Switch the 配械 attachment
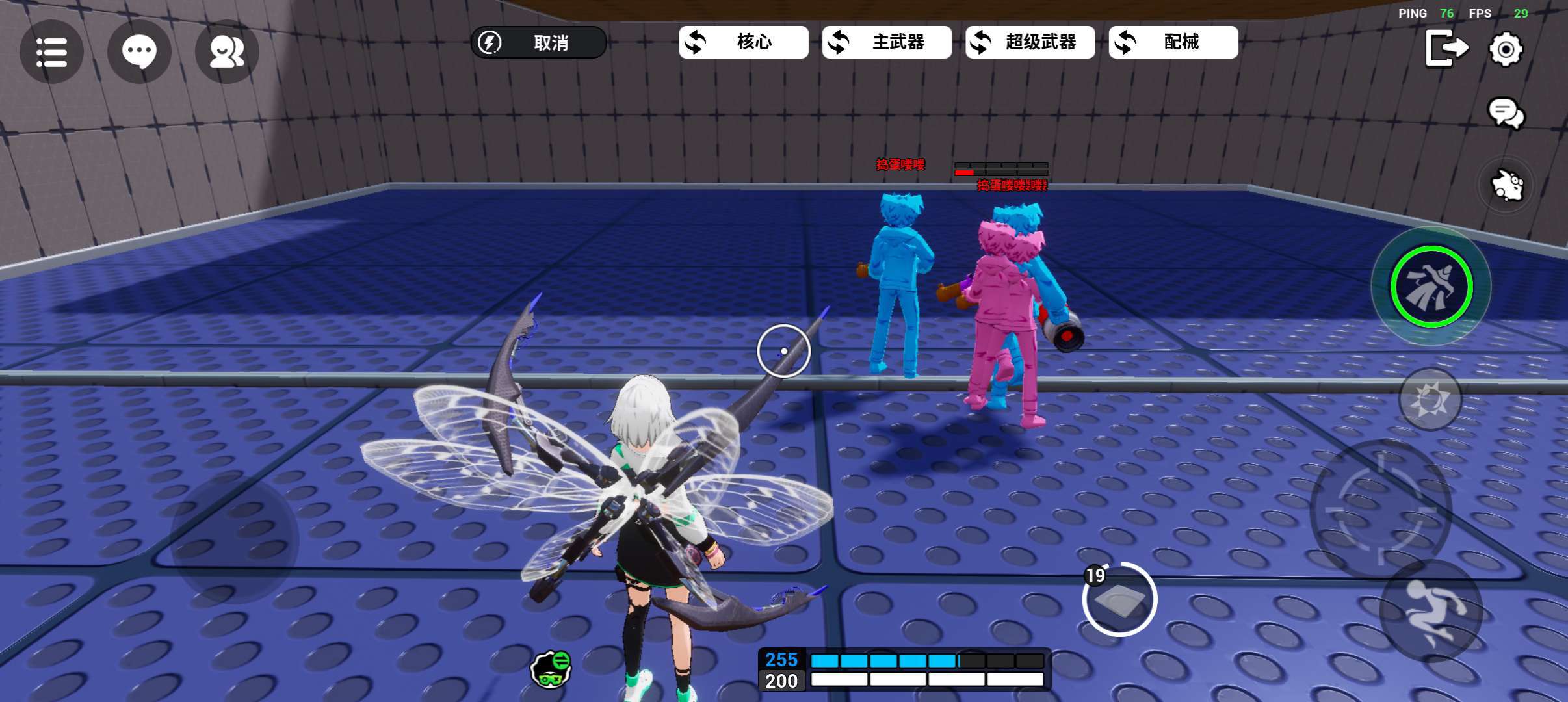Screen dimensions: 1568x702 1173,43
